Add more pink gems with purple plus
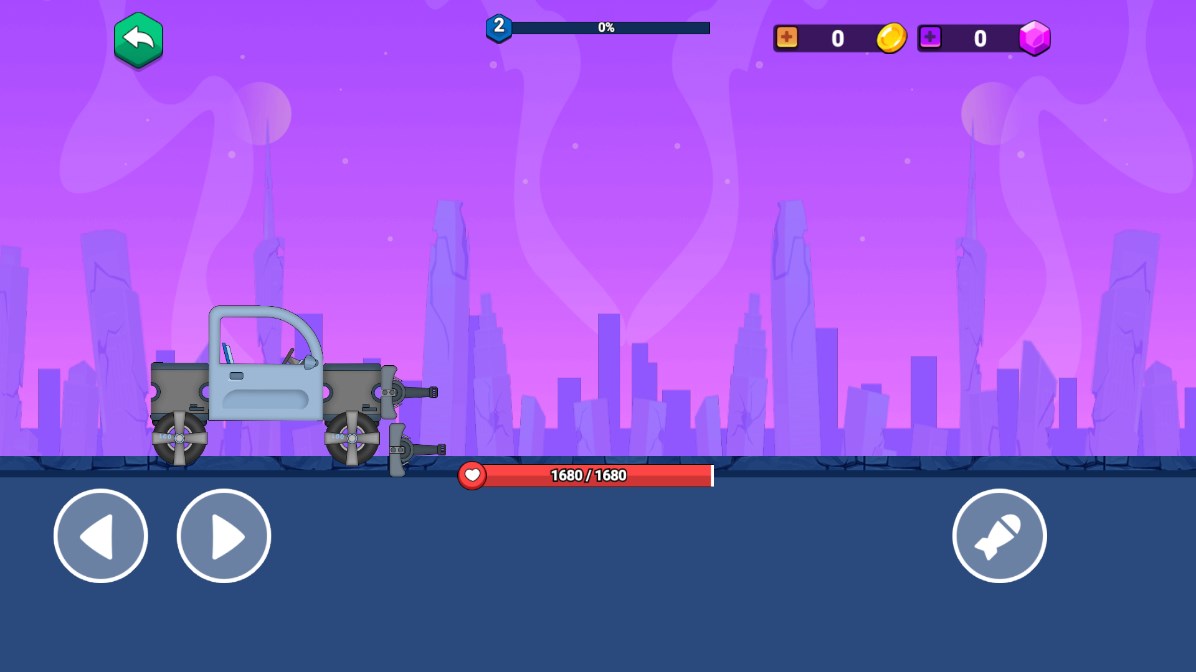 click(931, 38)
